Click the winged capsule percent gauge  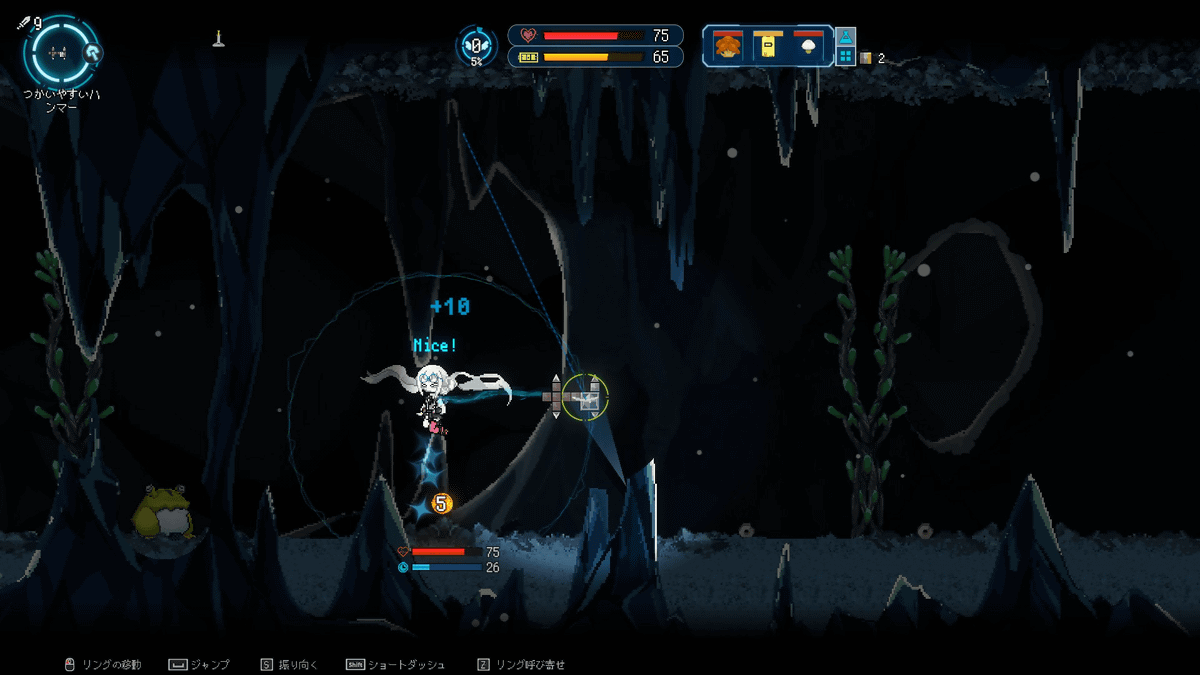477,46
